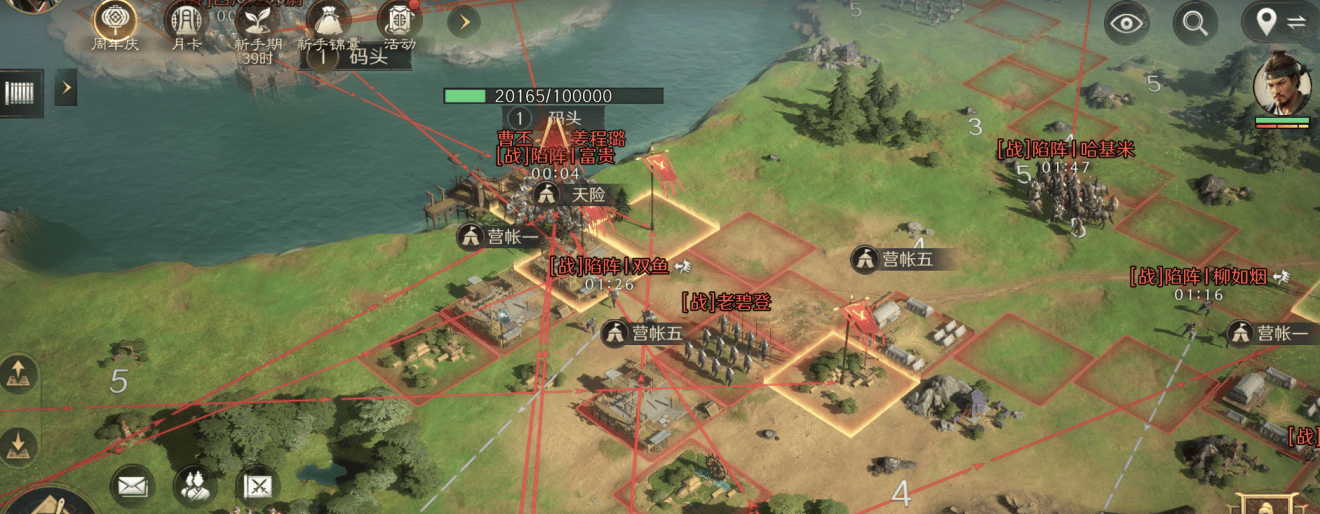Click the down-arrow layer button
1320x514 pixels.
pyautogui.click(x=19, y=443)
